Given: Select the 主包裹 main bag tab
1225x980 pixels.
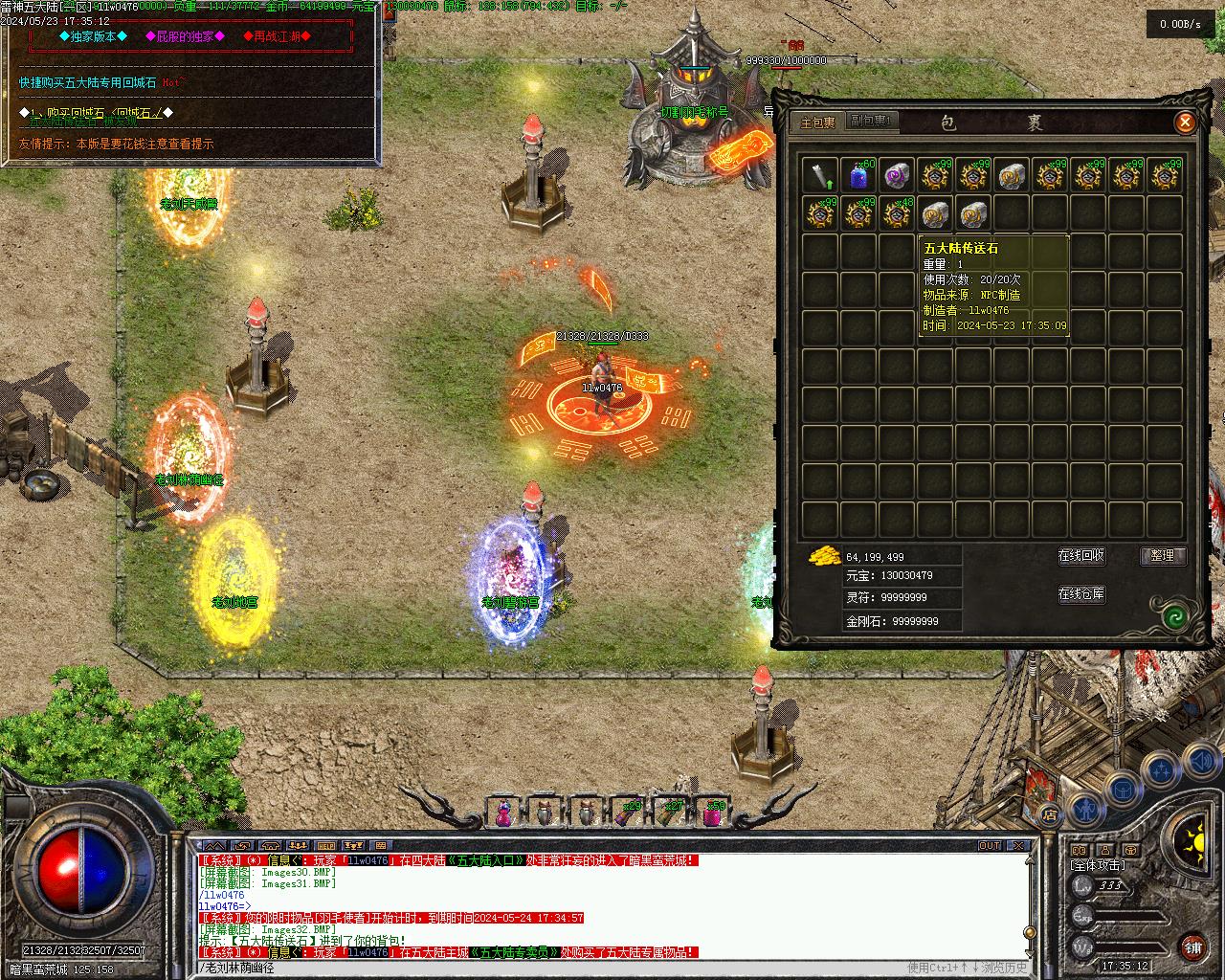Looking at the screenshot, I should (x=818, y=122).
